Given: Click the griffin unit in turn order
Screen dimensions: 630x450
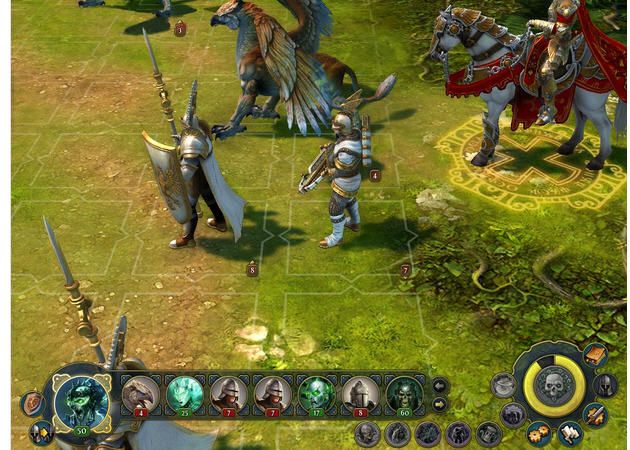Looking at the screenshot, I should [141, 394].
